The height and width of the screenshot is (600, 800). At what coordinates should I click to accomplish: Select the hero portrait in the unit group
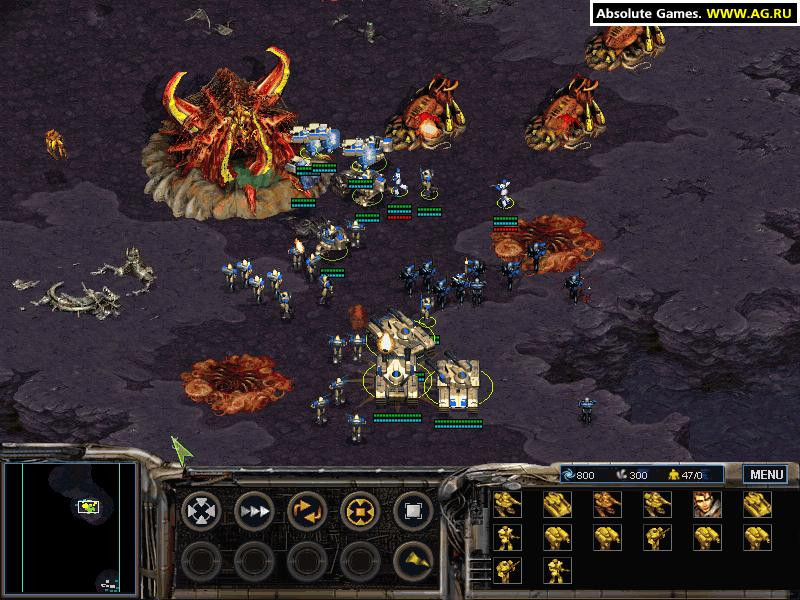708,505
